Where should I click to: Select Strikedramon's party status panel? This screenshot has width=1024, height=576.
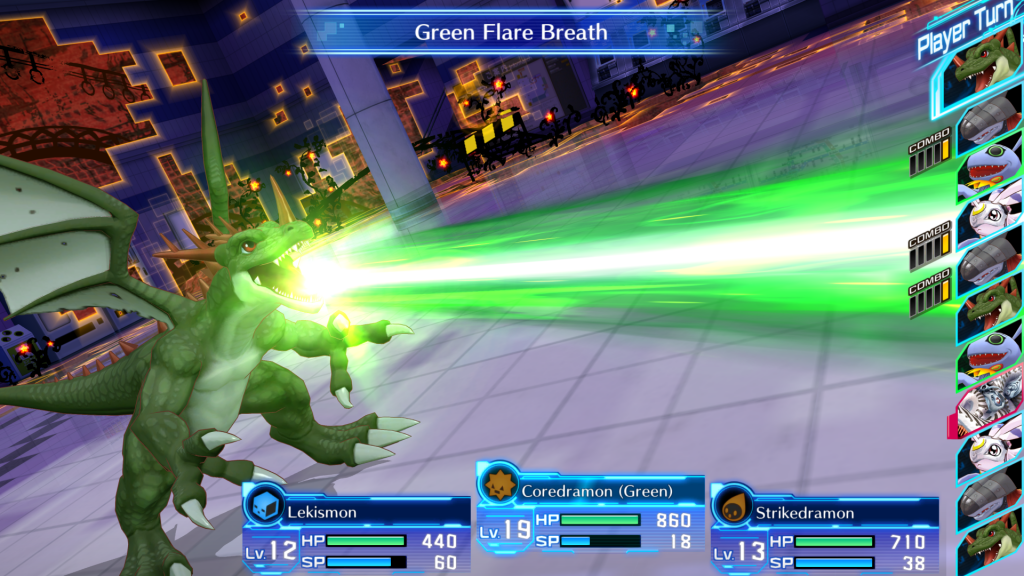tap(824, 529)
